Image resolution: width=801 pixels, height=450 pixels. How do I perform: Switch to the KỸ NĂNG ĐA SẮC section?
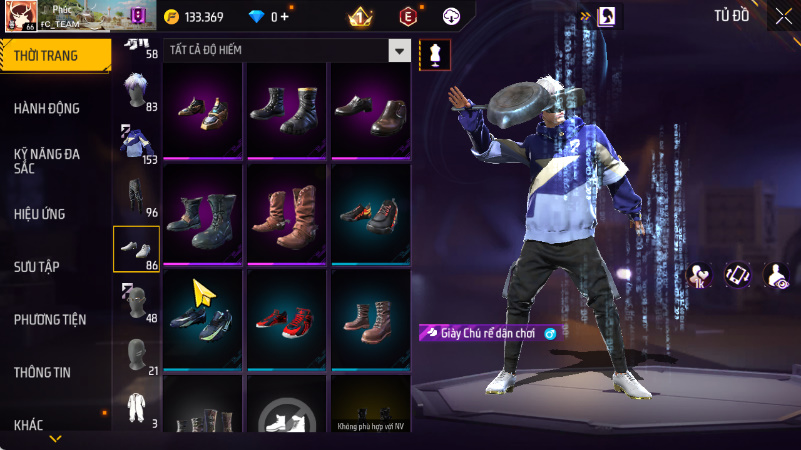[x=47, y=161]
